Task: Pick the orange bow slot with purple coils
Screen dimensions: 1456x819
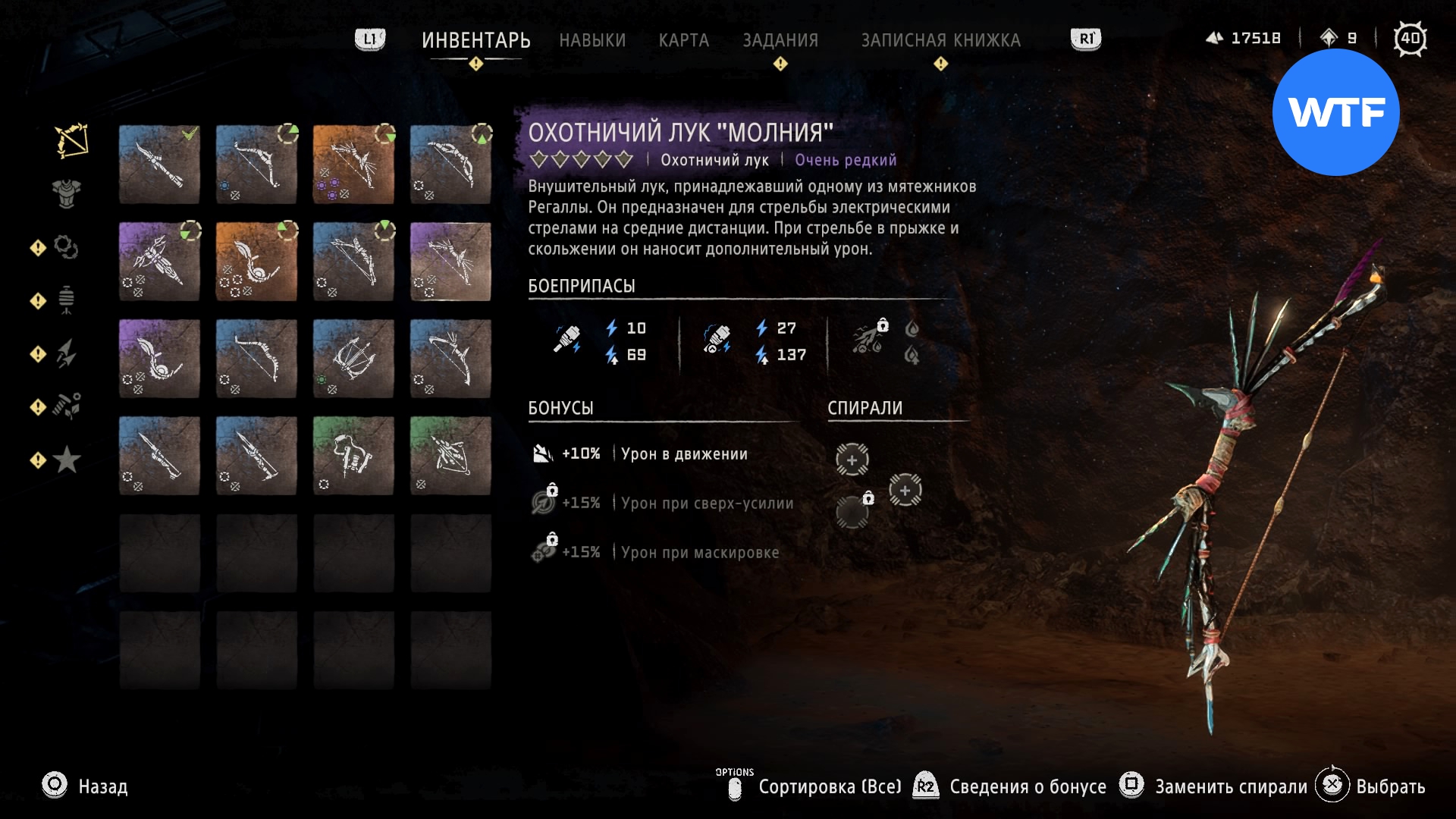Action: click(353, 165)
